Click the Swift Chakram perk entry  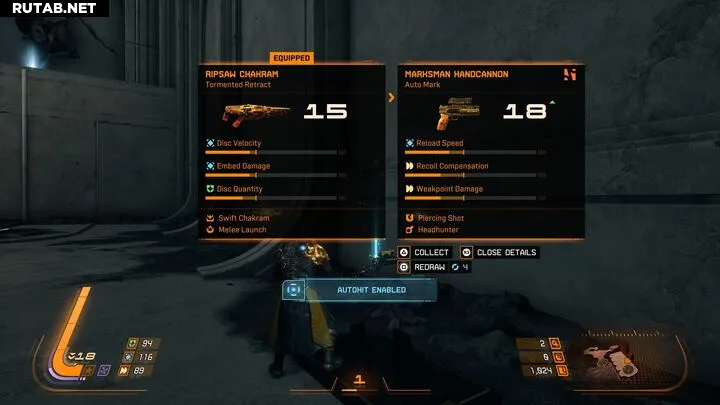click(243, 217)
